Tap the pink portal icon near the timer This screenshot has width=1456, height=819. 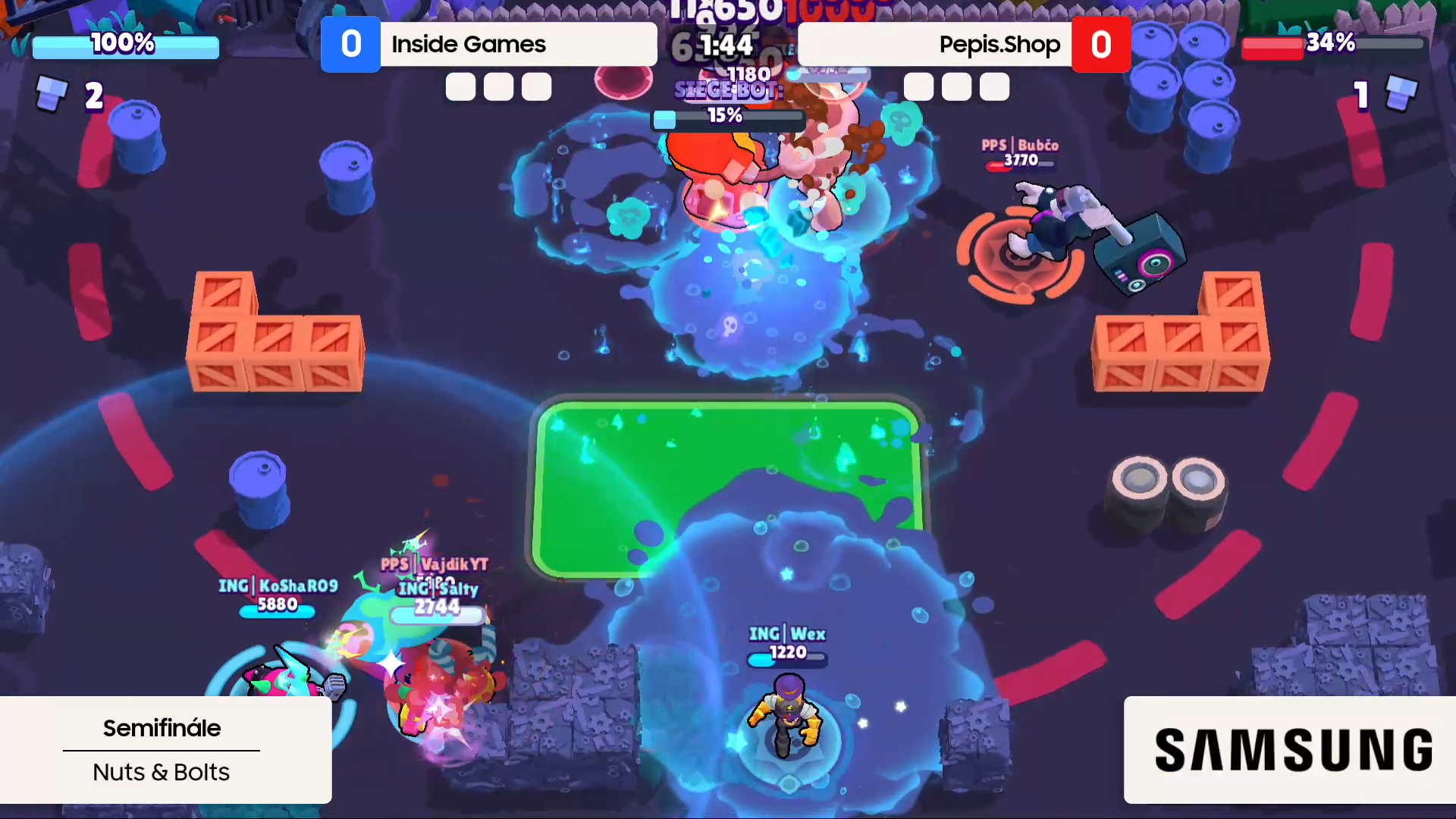pyautogui.click(x=623, y=80)
